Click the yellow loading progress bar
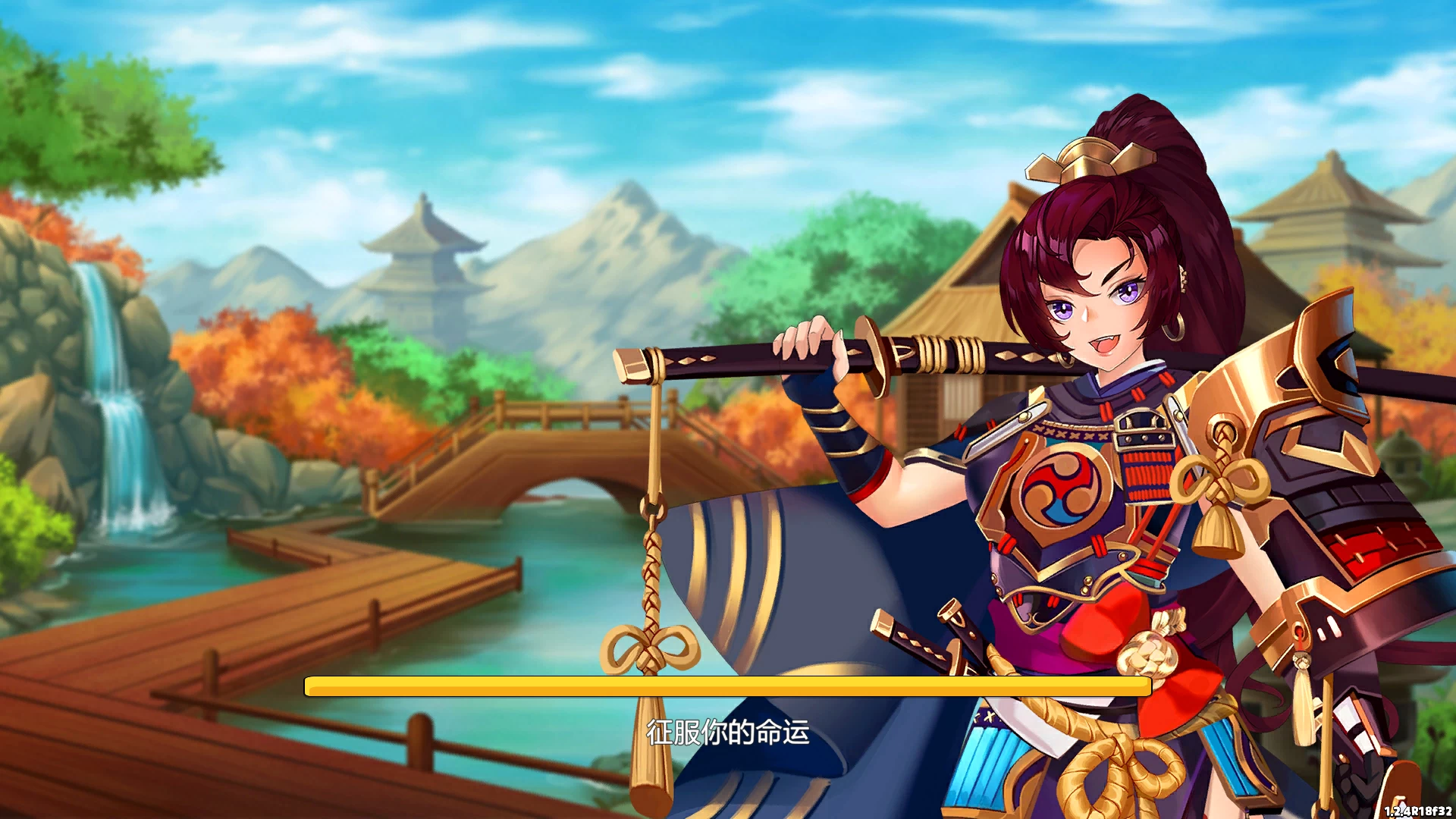This screenshot has width=1456, height=819. tap(728, 688)
